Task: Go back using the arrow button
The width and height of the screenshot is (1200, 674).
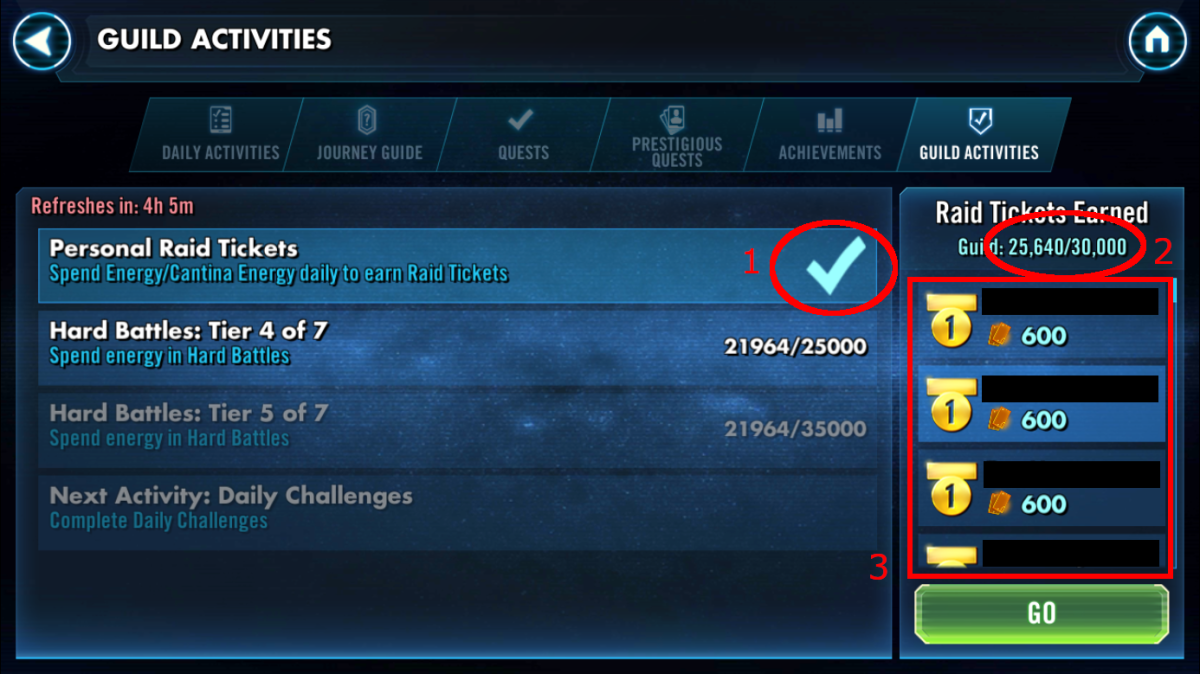Action: [x=42, y=41]
